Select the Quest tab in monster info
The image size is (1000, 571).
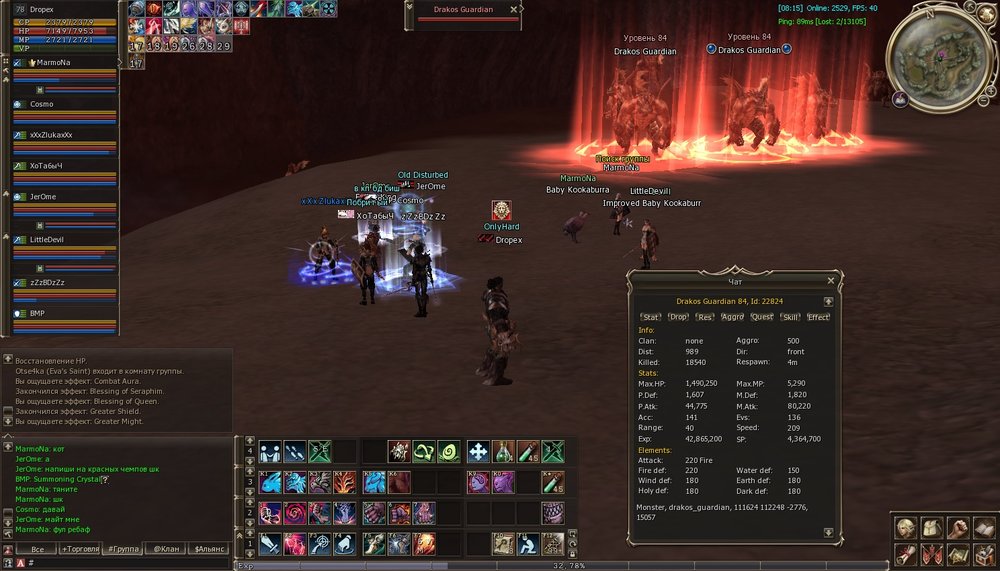762,317
